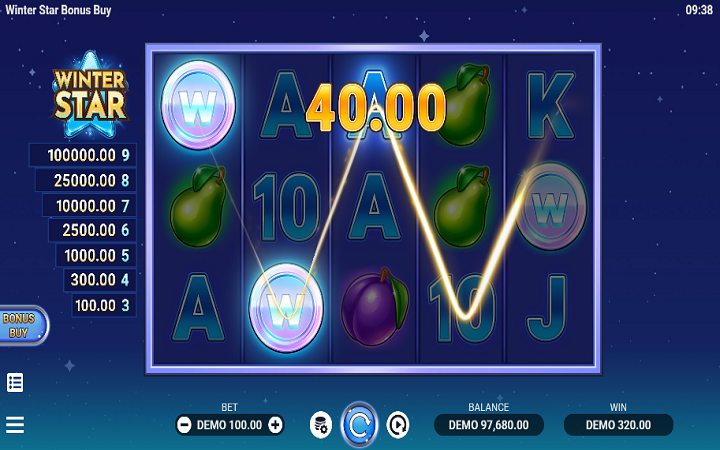Open the Bonus Buy feature
Image resolution: width=720 pixels, height=450 pixels.
[x=21, y=325]
